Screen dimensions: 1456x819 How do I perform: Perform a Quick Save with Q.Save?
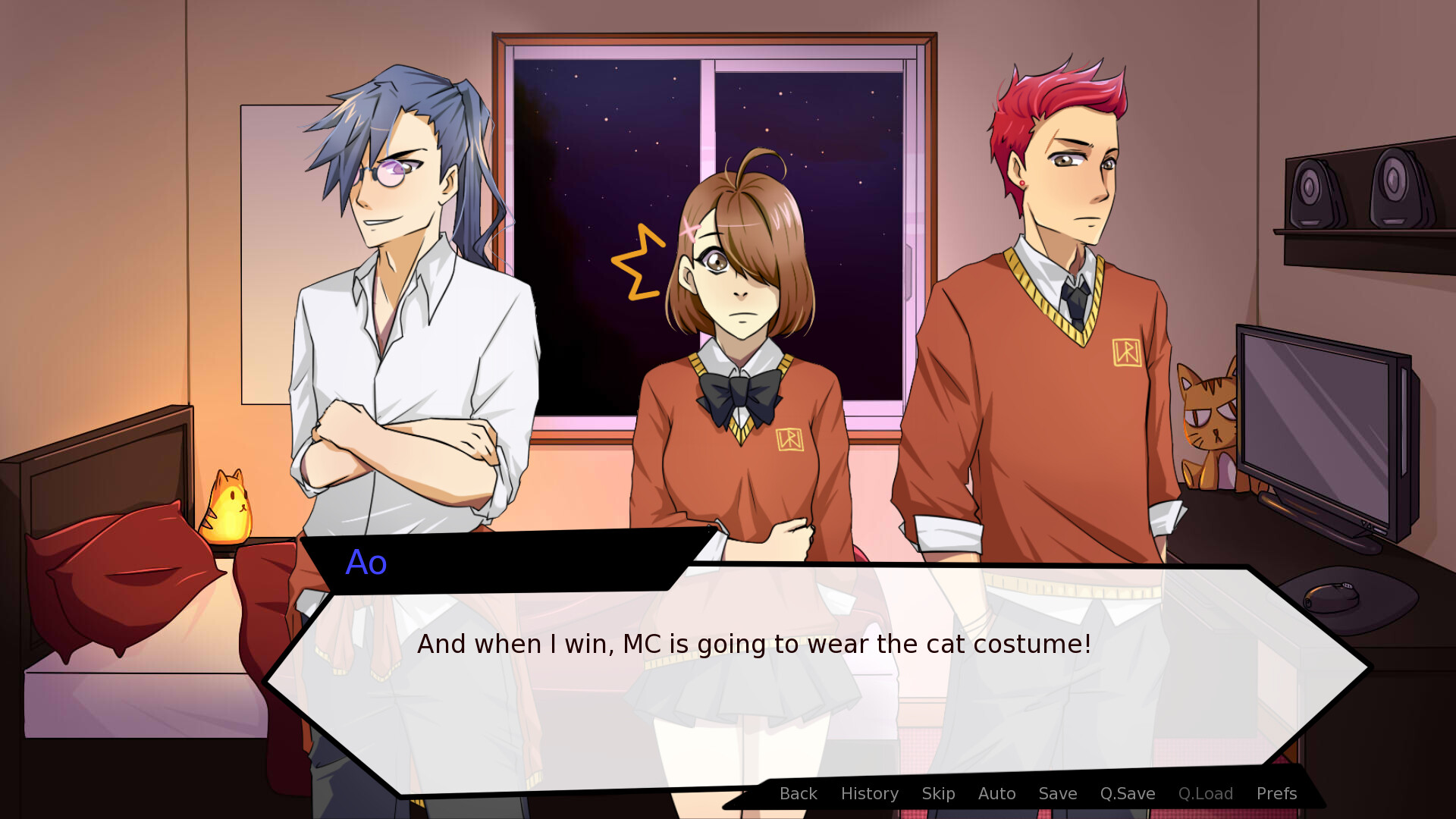click(1128, 793)
